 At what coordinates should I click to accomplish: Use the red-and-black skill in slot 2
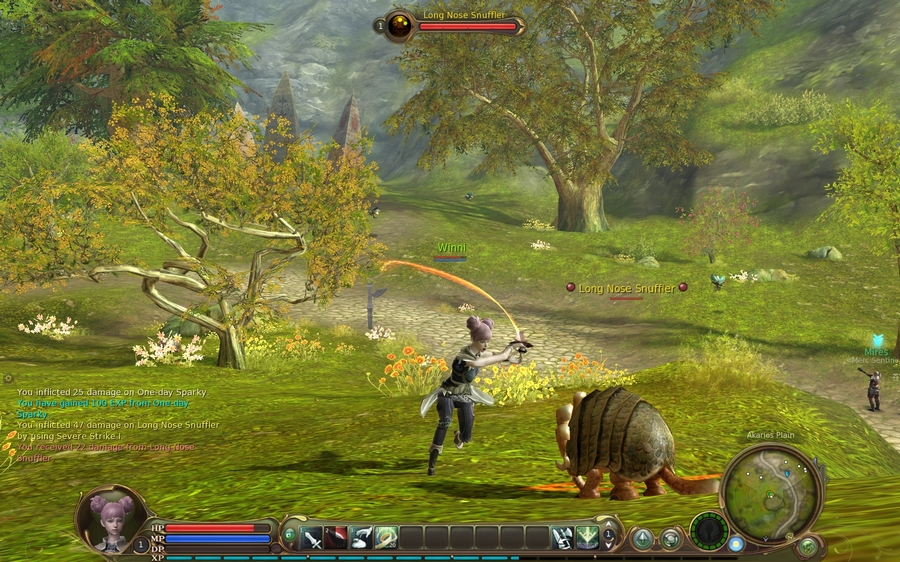coord(337,538)
